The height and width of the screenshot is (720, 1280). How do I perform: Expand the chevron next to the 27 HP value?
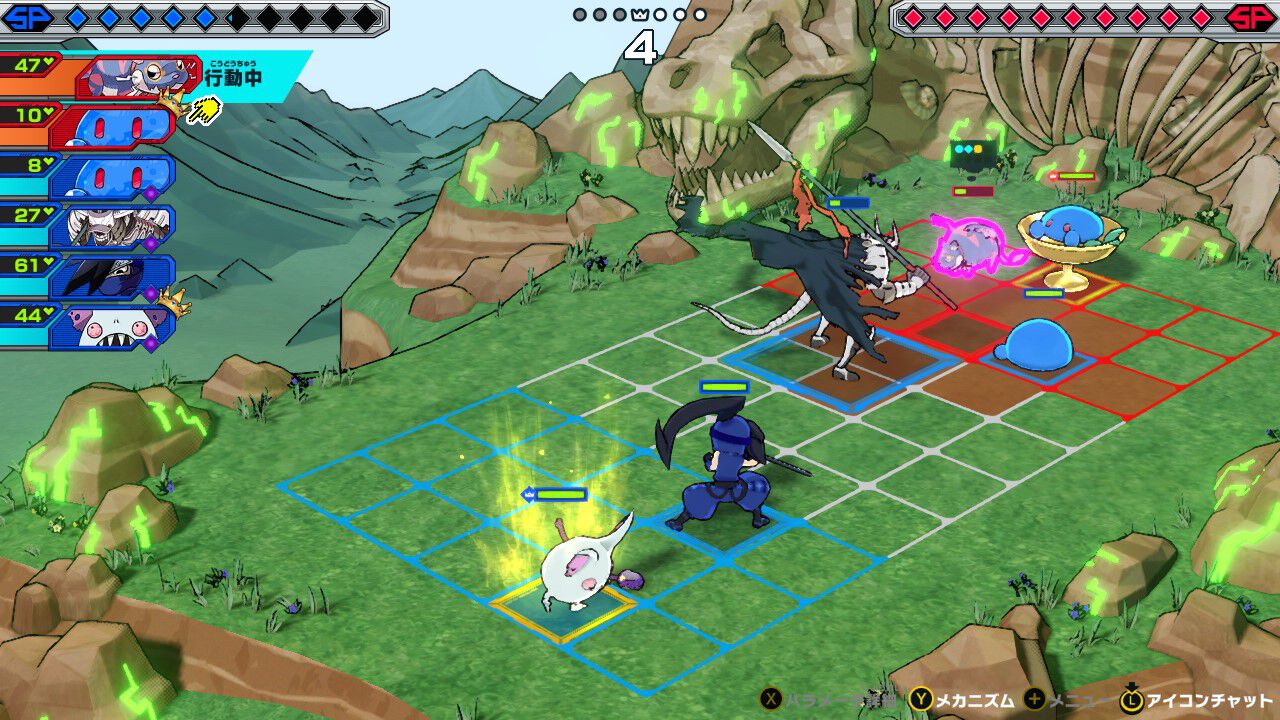click(47, 210)
